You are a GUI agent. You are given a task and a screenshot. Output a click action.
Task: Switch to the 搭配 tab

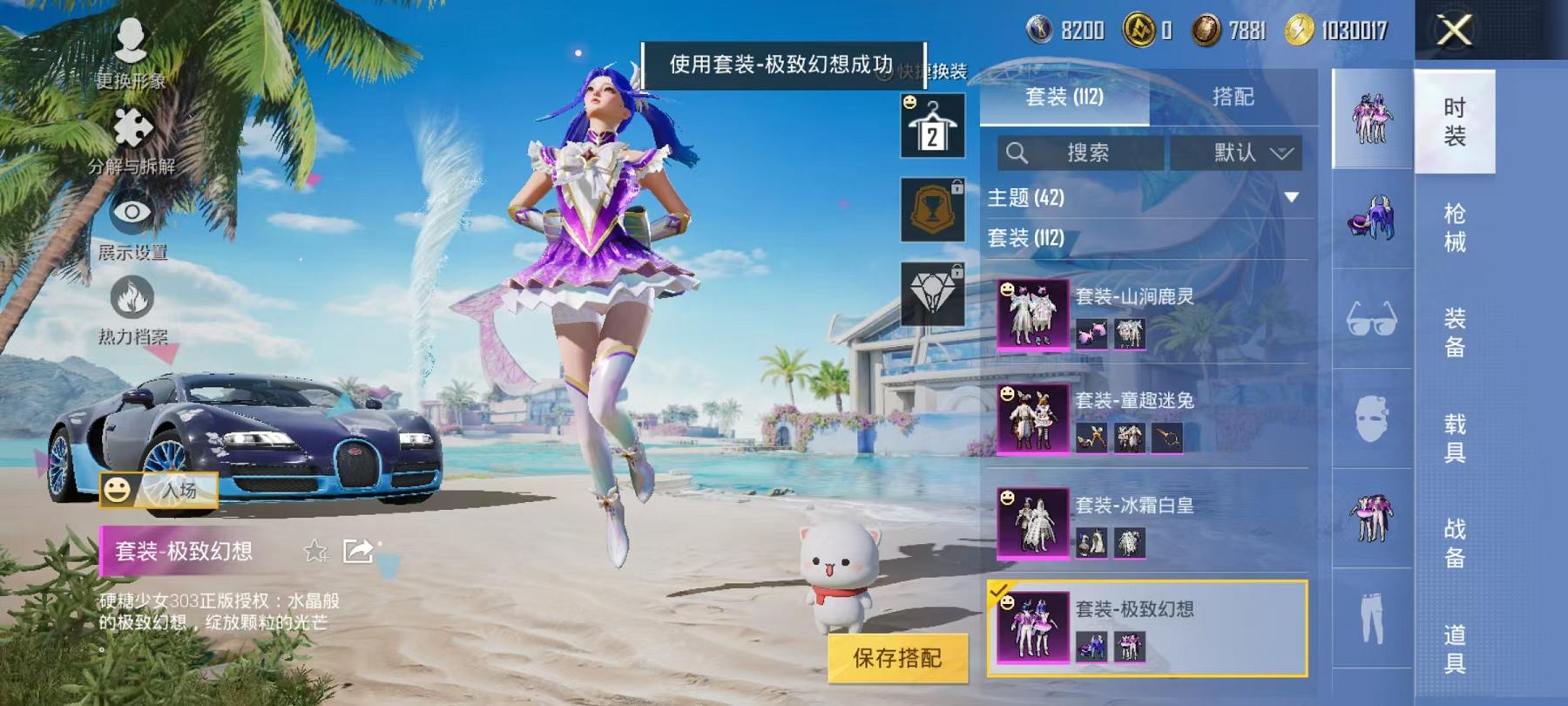1233,98
